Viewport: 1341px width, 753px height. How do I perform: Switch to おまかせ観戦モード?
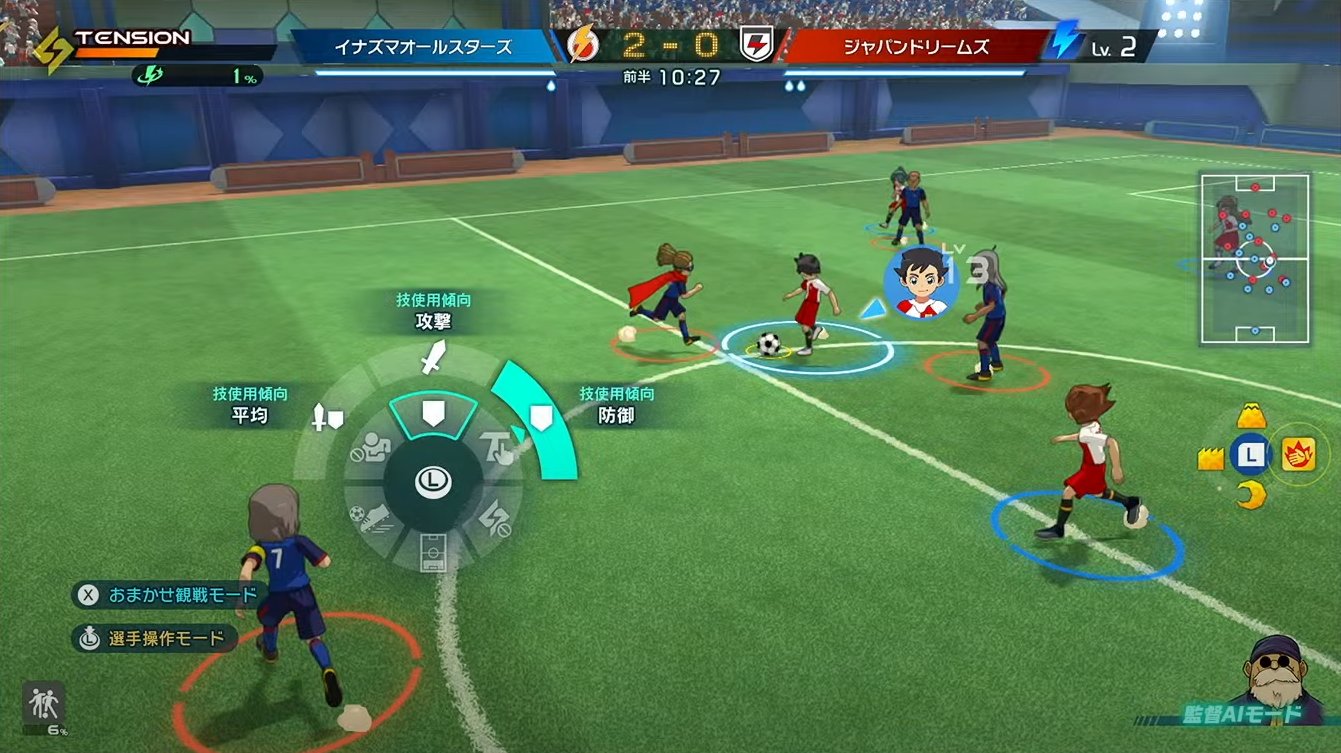pyautogui.click(x=170, y=595)
